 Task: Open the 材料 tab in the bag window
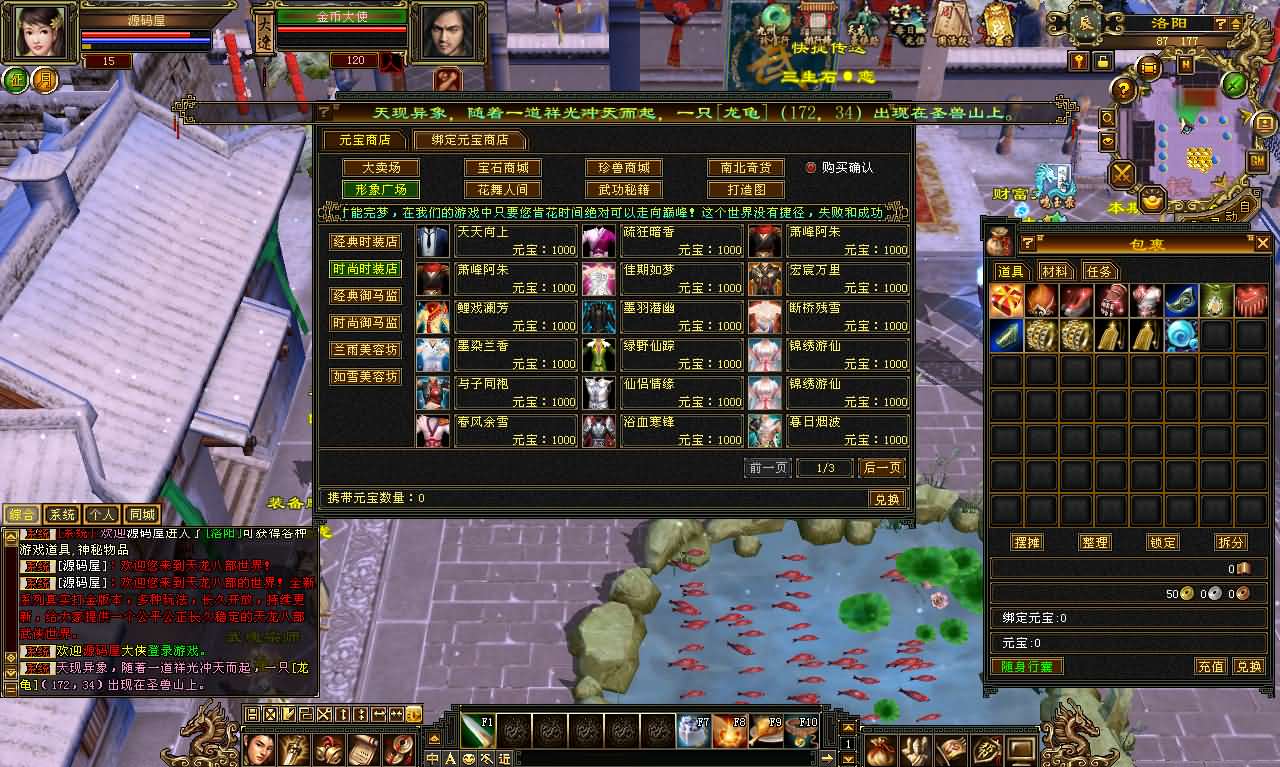[x=1054, y=270]
